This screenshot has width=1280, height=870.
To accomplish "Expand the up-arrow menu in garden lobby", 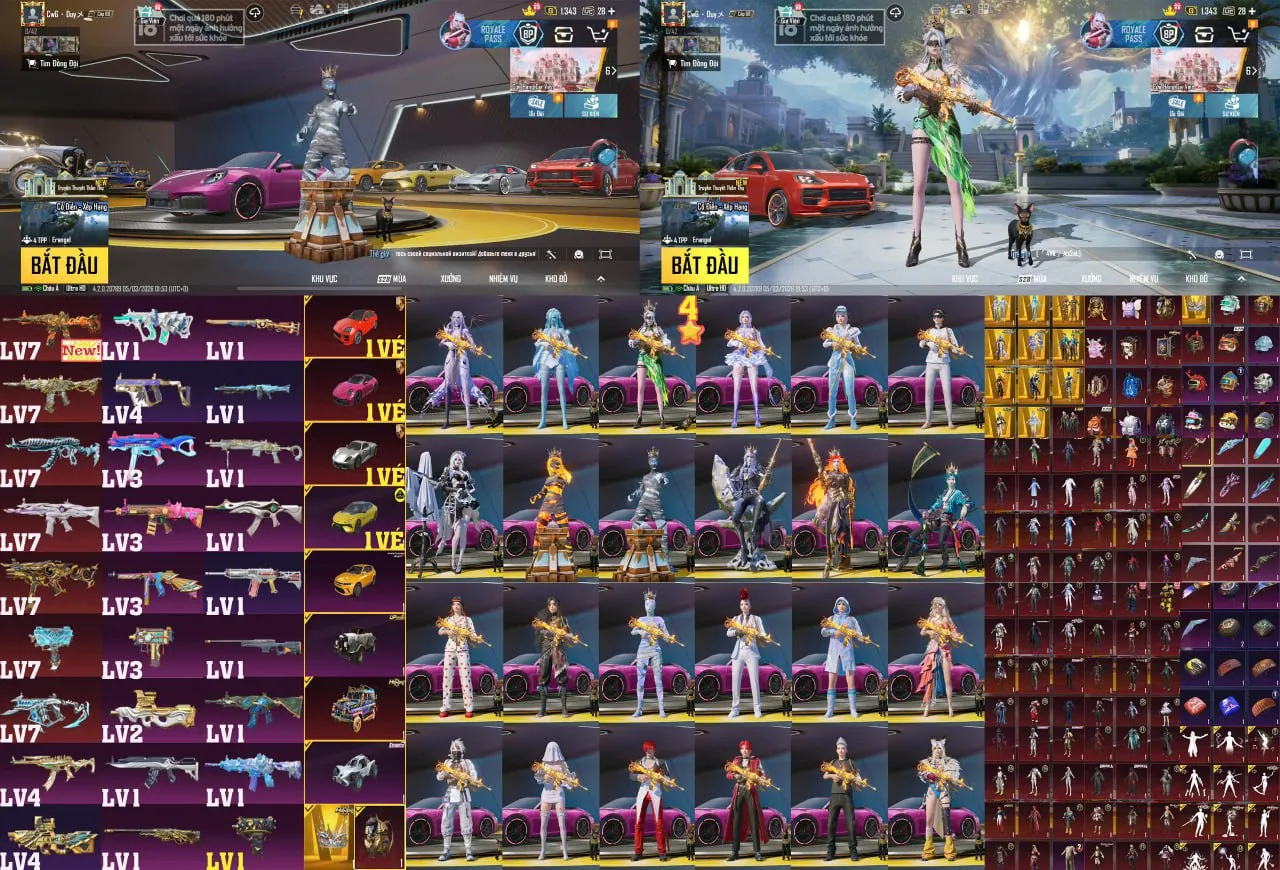I will 1241,279.
